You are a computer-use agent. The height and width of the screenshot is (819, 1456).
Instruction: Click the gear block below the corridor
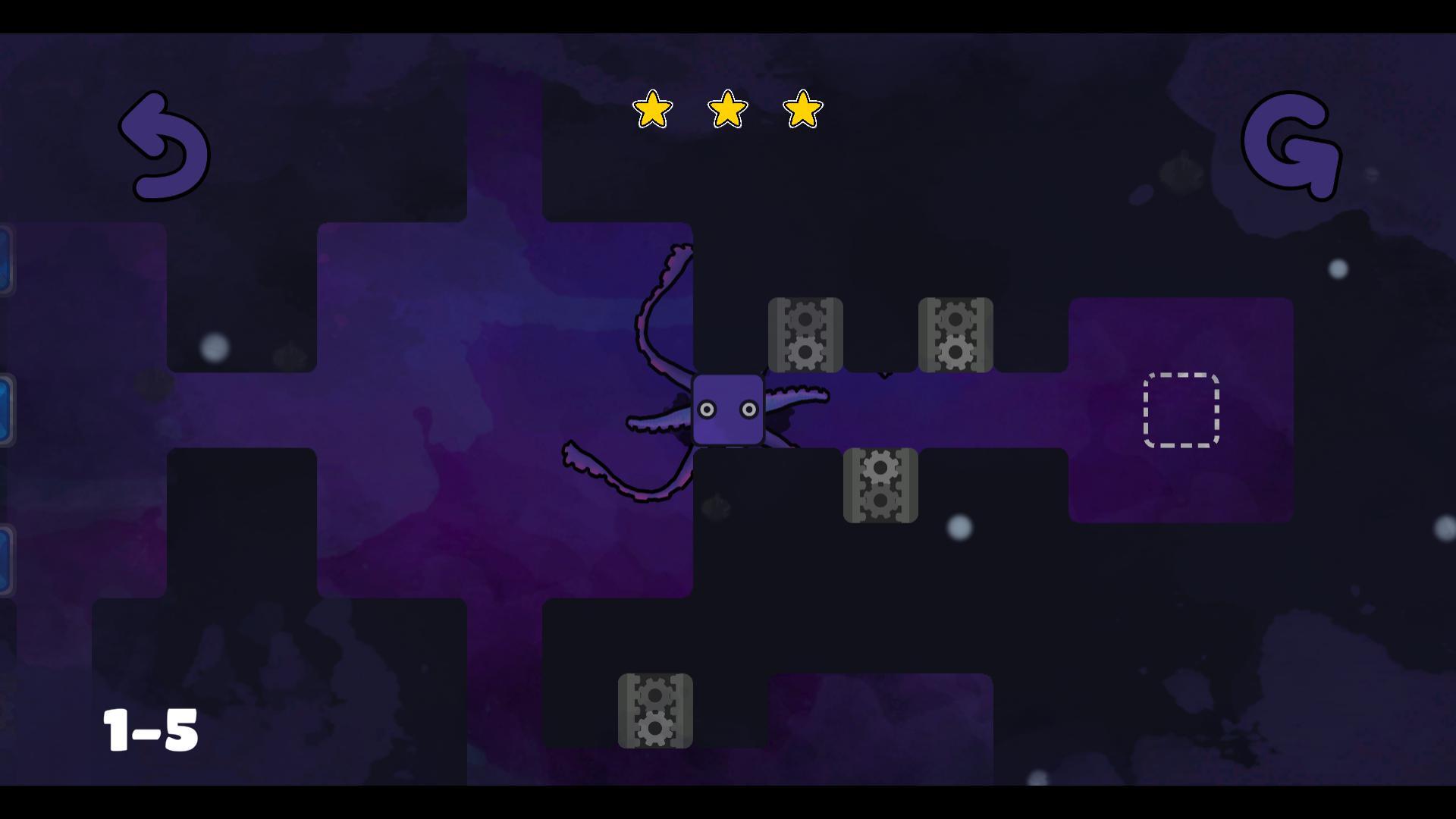point(880,486)
